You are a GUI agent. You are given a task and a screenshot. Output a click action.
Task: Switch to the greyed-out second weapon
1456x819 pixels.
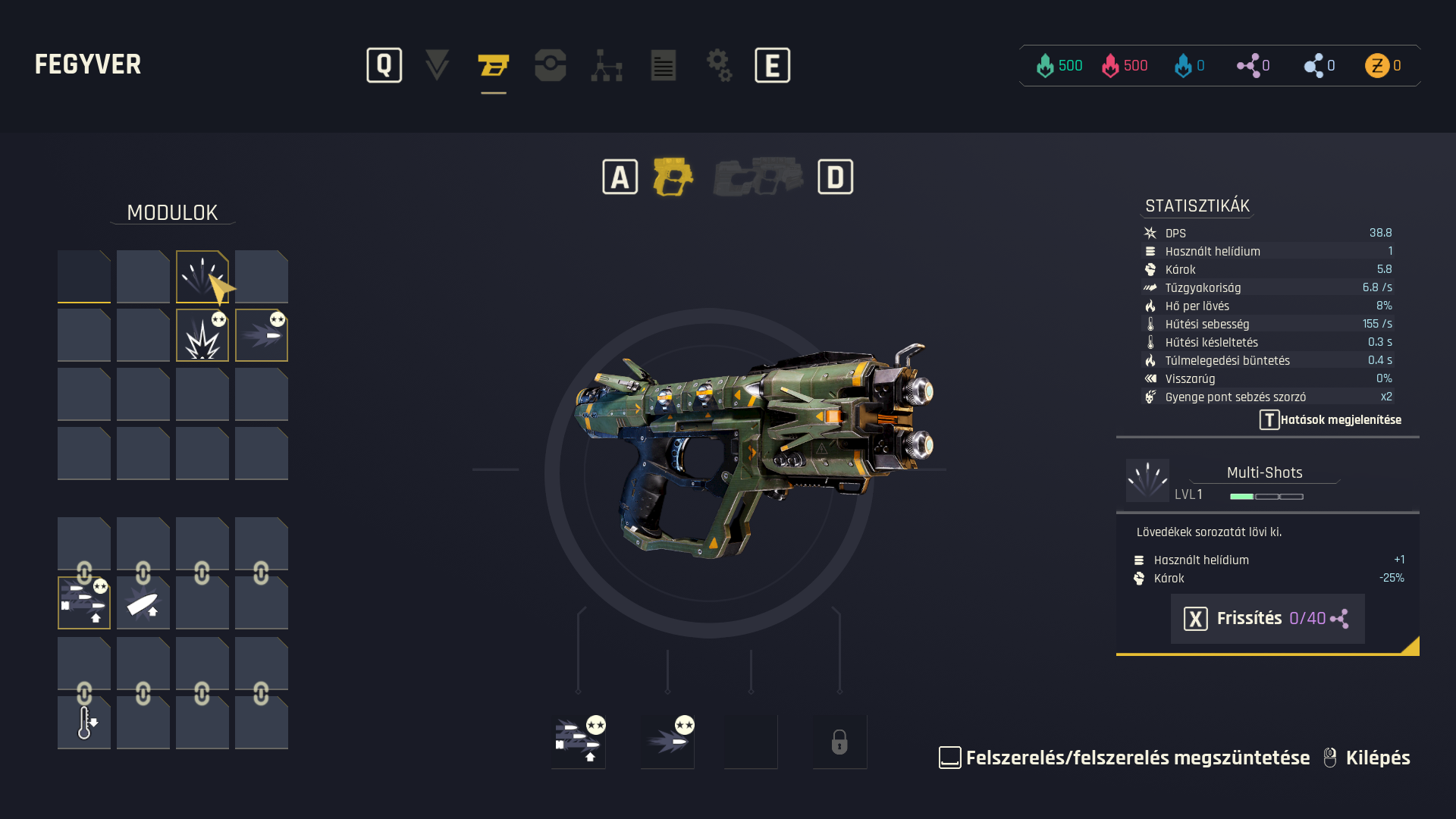click(758, 177)
